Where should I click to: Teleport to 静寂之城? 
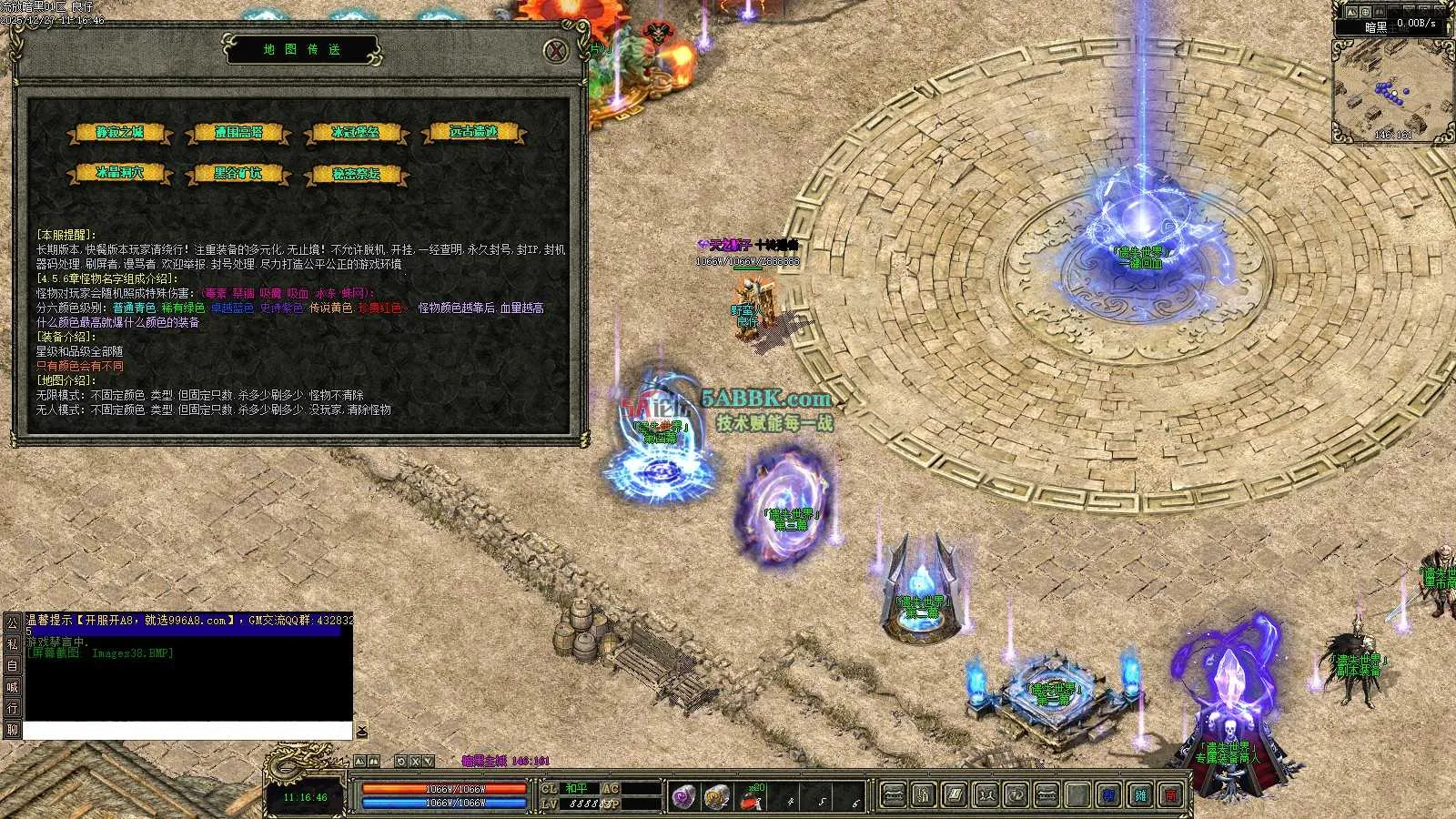pyautogui.click(x=120, y=133)
